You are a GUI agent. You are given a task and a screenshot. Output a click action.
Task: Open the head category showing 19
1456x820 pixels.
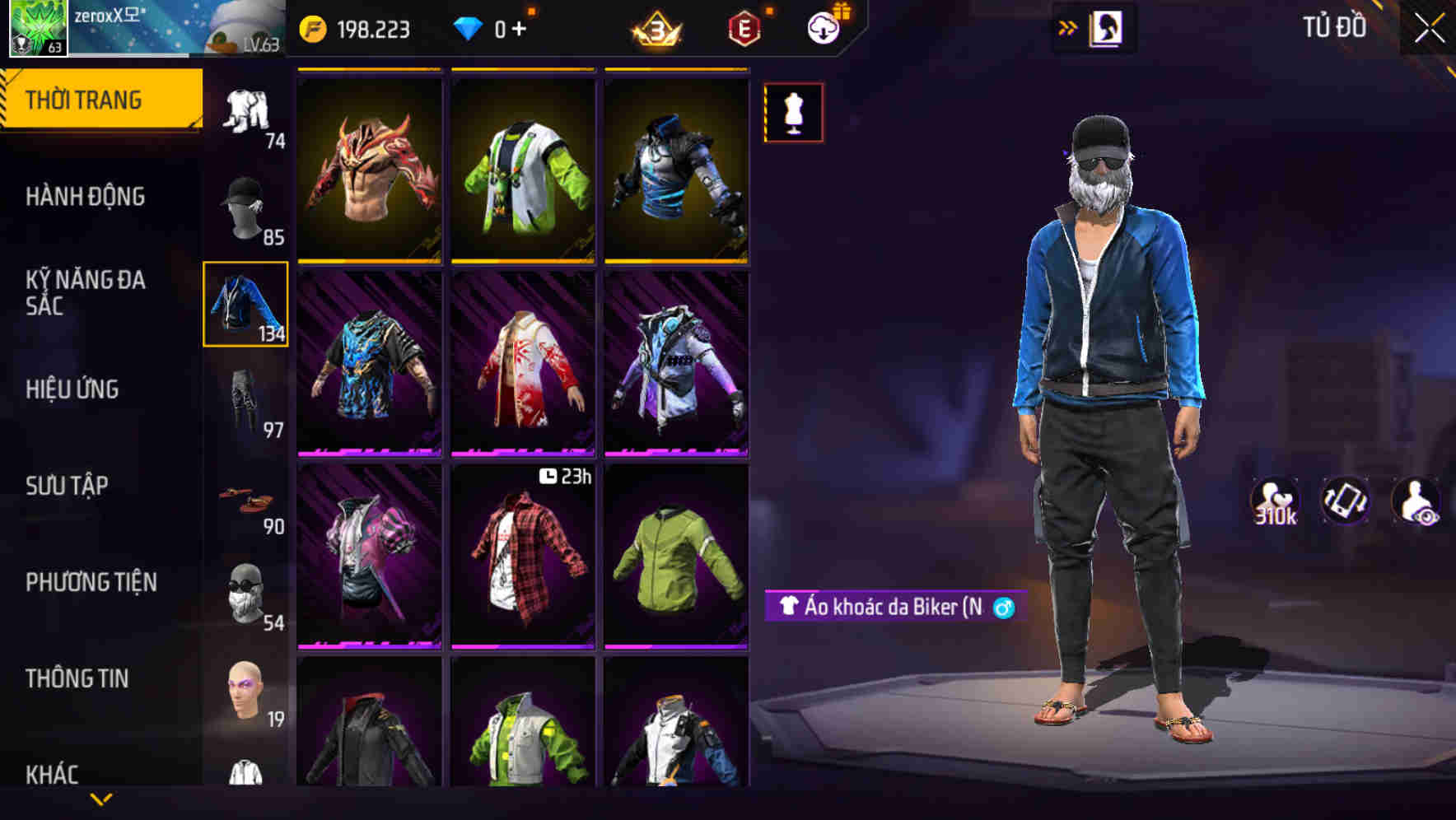[245, 692]
